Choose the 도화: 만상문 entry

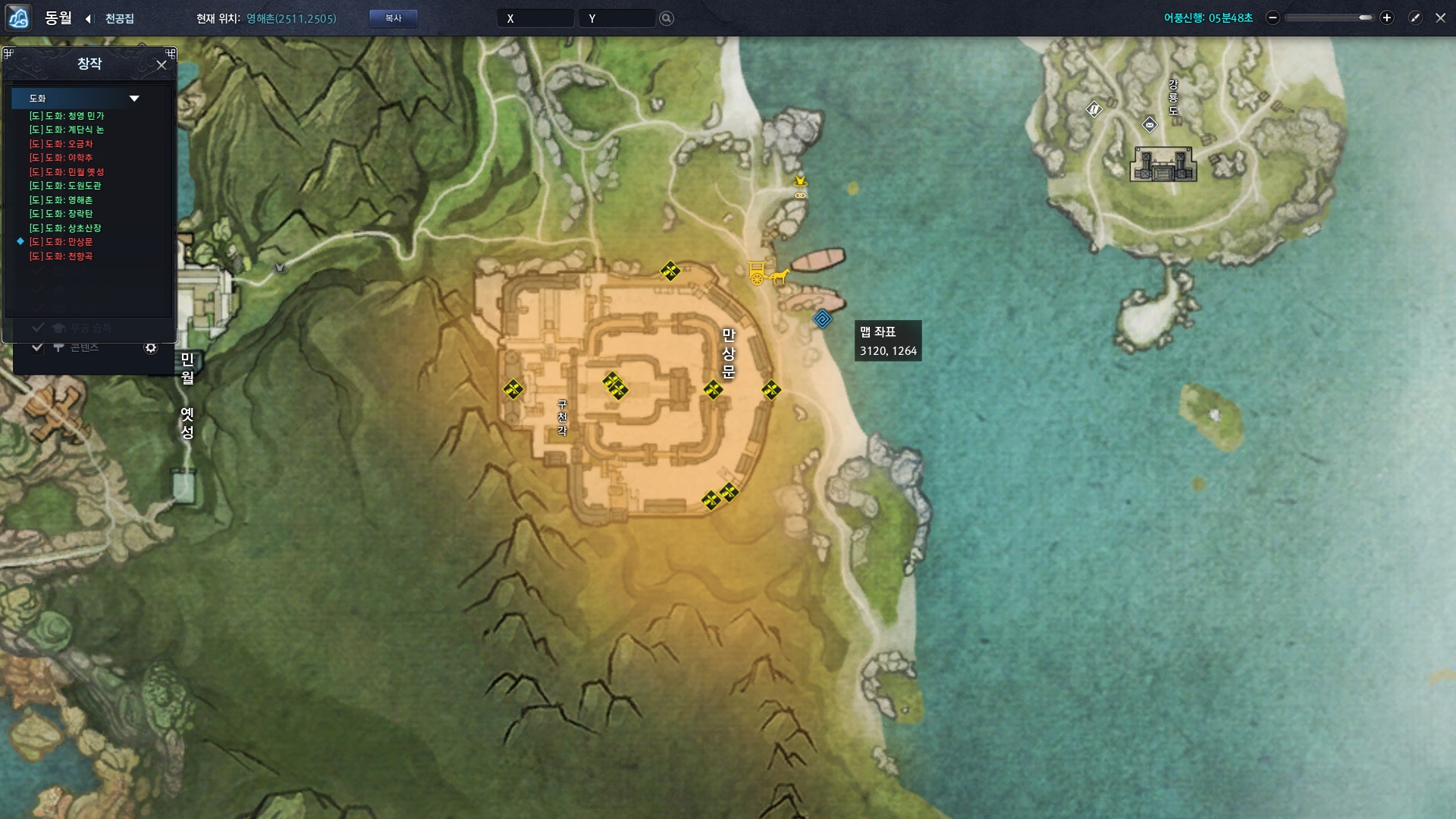61,242
